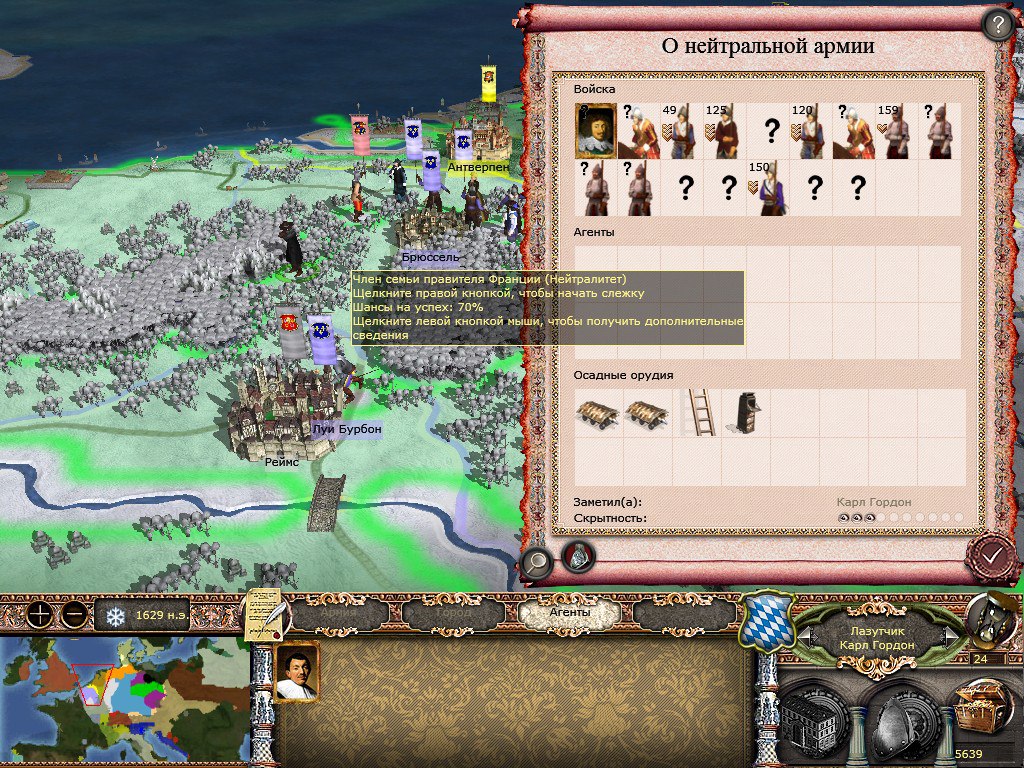
Task: Click the round portrait button beside the magnifier
Action: point(578,556)
